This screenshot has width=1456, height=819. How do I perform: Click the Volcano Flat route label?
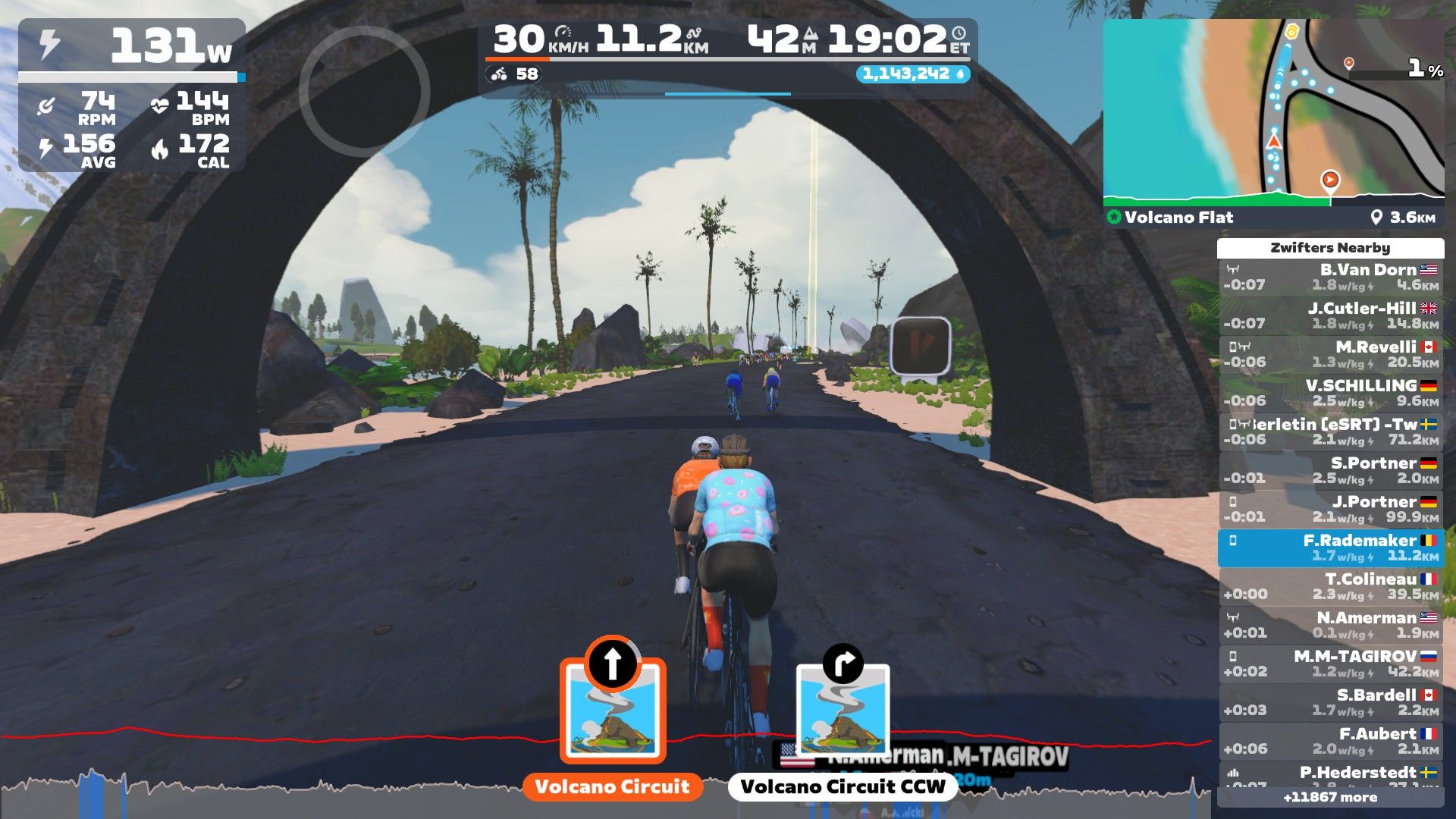click(x=1178, y=218)
